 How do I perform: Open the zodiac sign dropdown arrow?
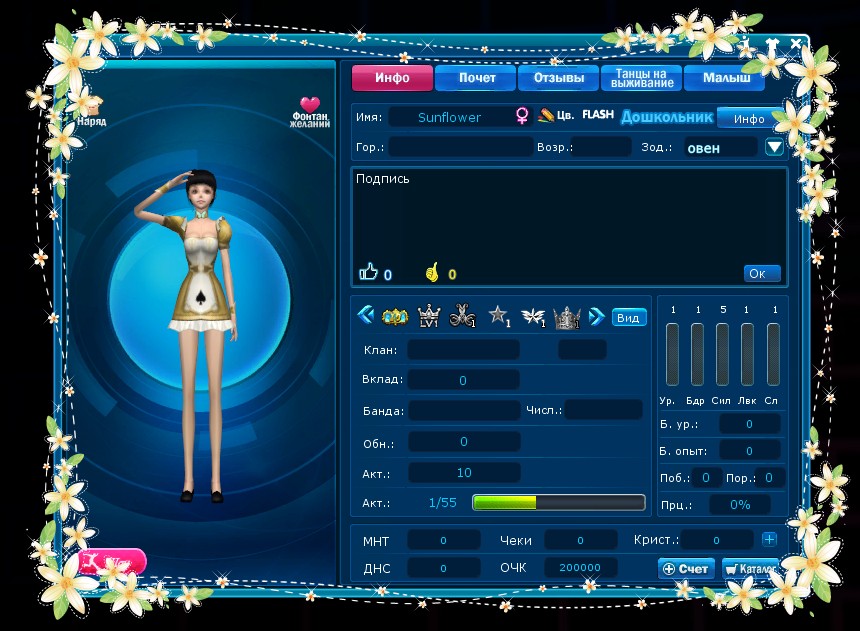coord(774,147)
